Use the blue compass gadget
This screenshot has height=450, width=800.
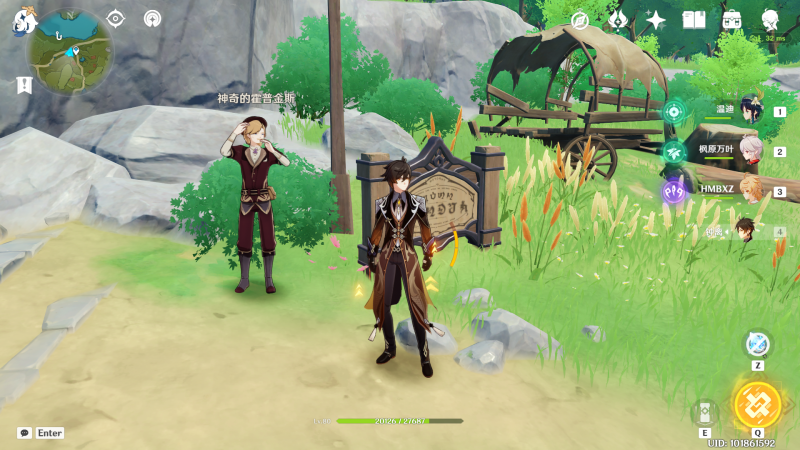[x=757, y=343]
